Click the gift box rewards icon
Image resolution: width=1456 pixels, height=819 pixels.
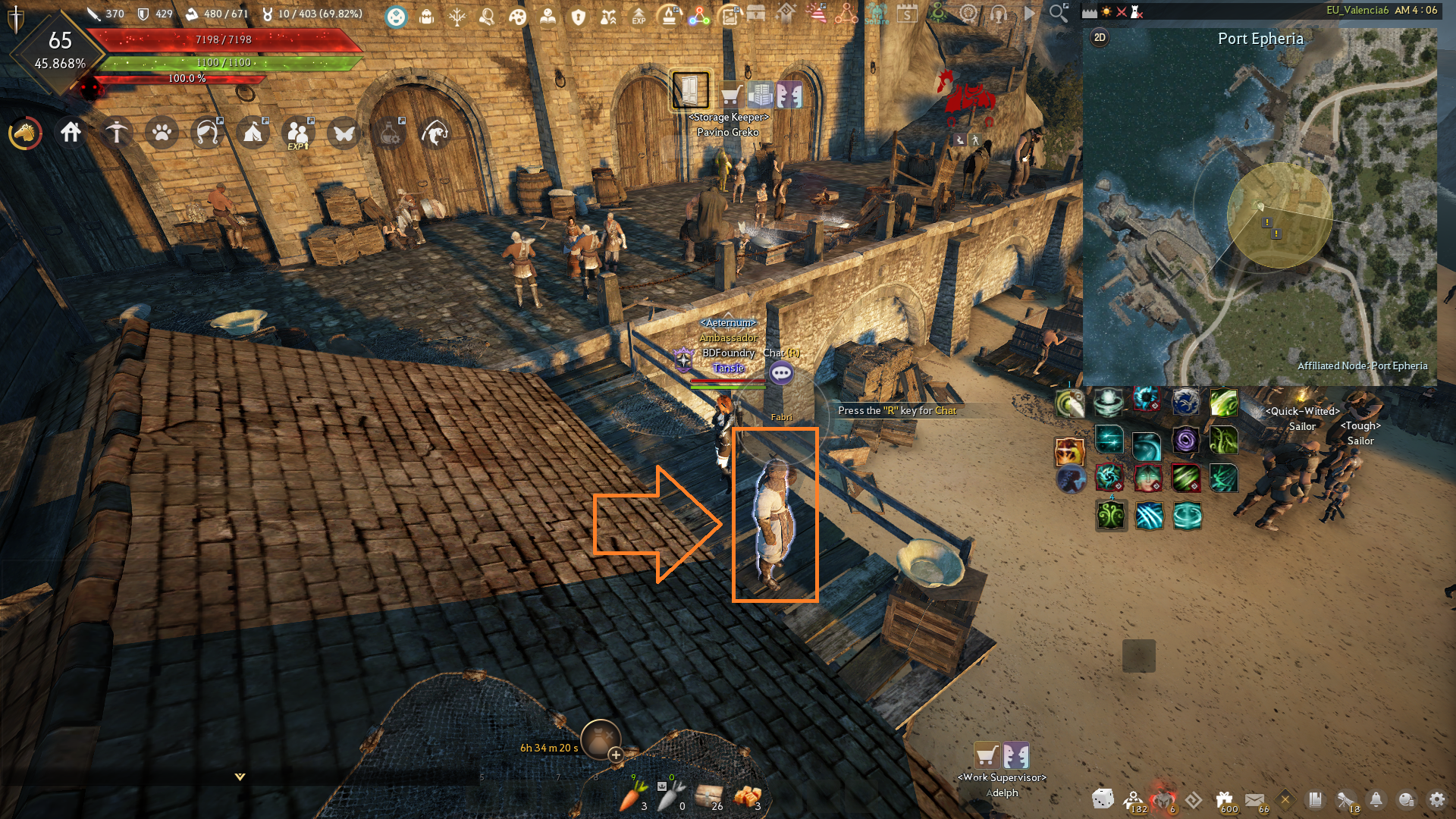click(x=1224, y=799)
